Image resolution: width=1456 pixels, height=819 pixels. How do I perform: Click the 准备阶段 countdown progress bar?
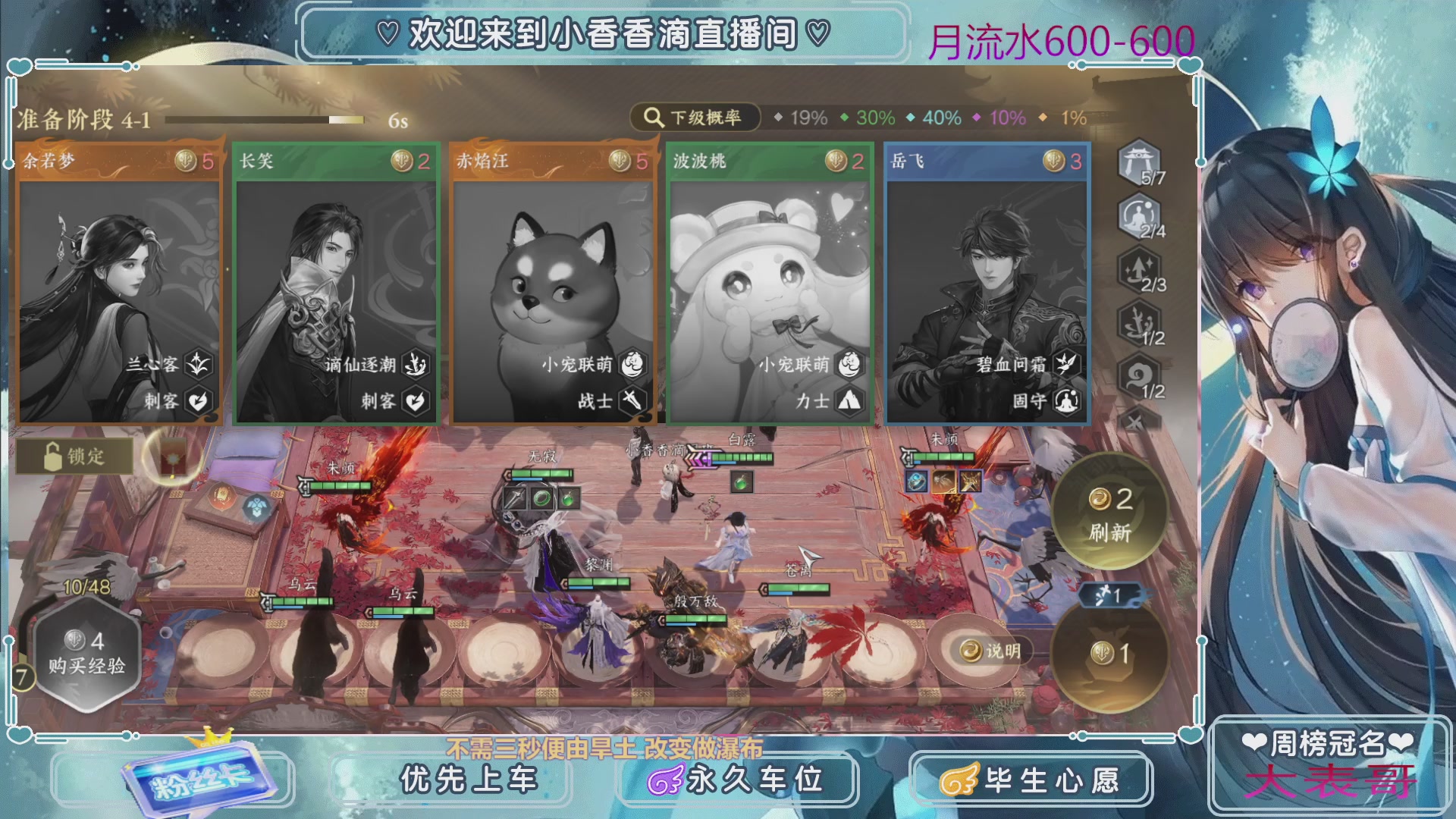pyautogui.click(x=265, y=118)
